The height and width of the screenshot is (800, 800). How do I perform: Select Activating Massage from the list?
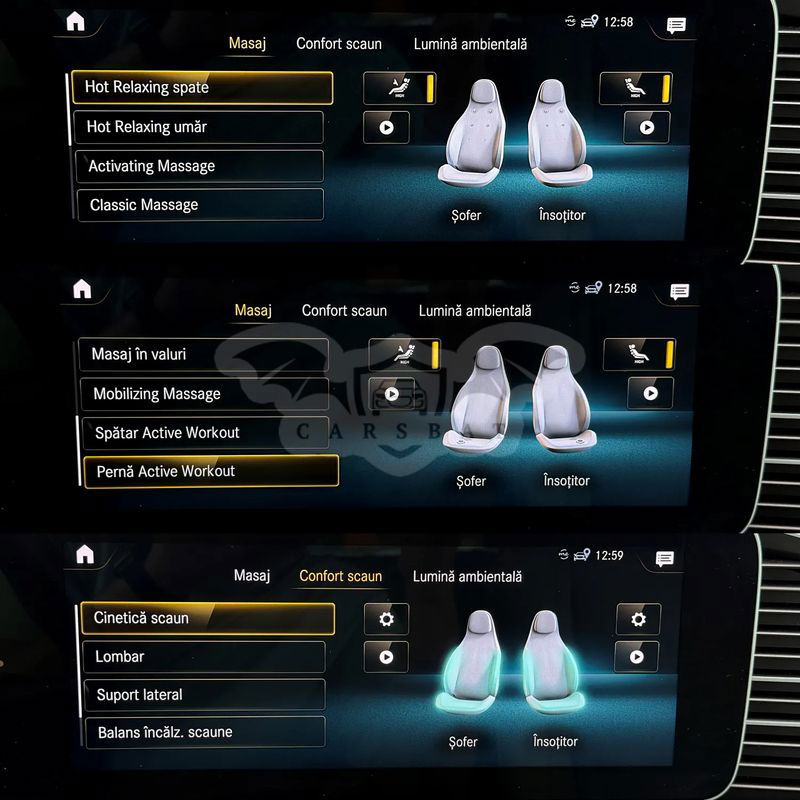point(199,166)
